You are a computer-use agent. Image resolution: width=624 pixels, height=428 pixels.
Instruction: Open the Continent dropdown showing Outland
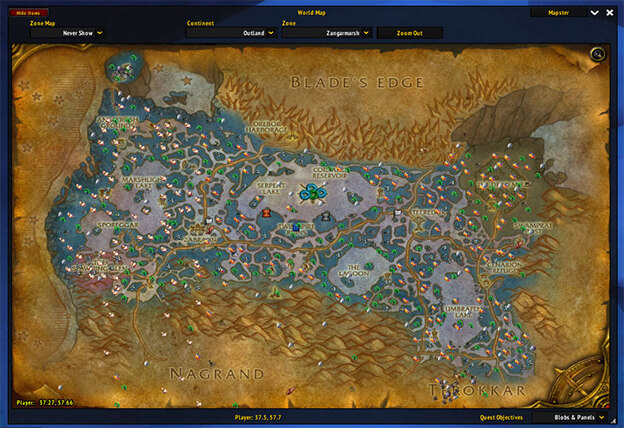(x=230, y=33)
